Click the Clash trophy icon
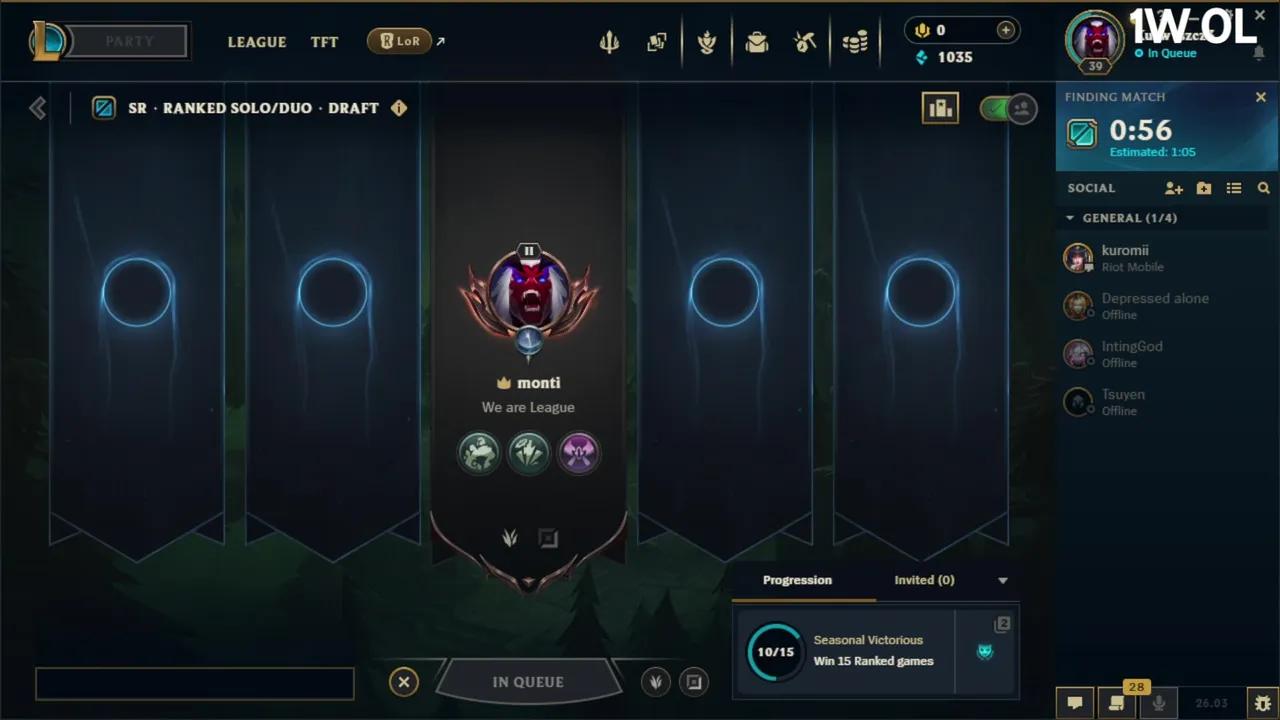Screen dimensions: 1280x720 click(x=707, y=42)
